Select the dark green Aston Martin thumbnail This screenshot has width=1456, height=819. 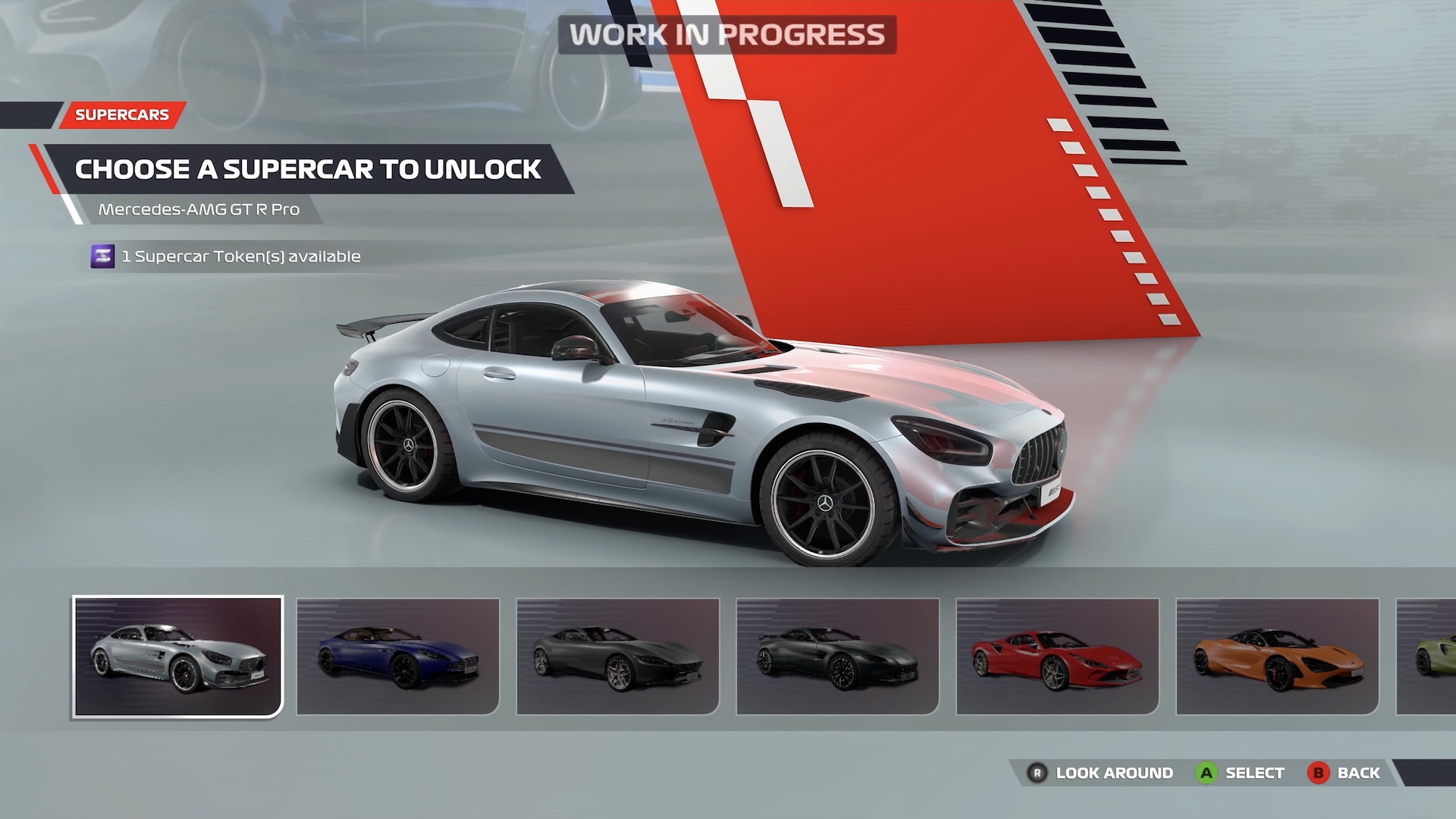coord(838,657)
